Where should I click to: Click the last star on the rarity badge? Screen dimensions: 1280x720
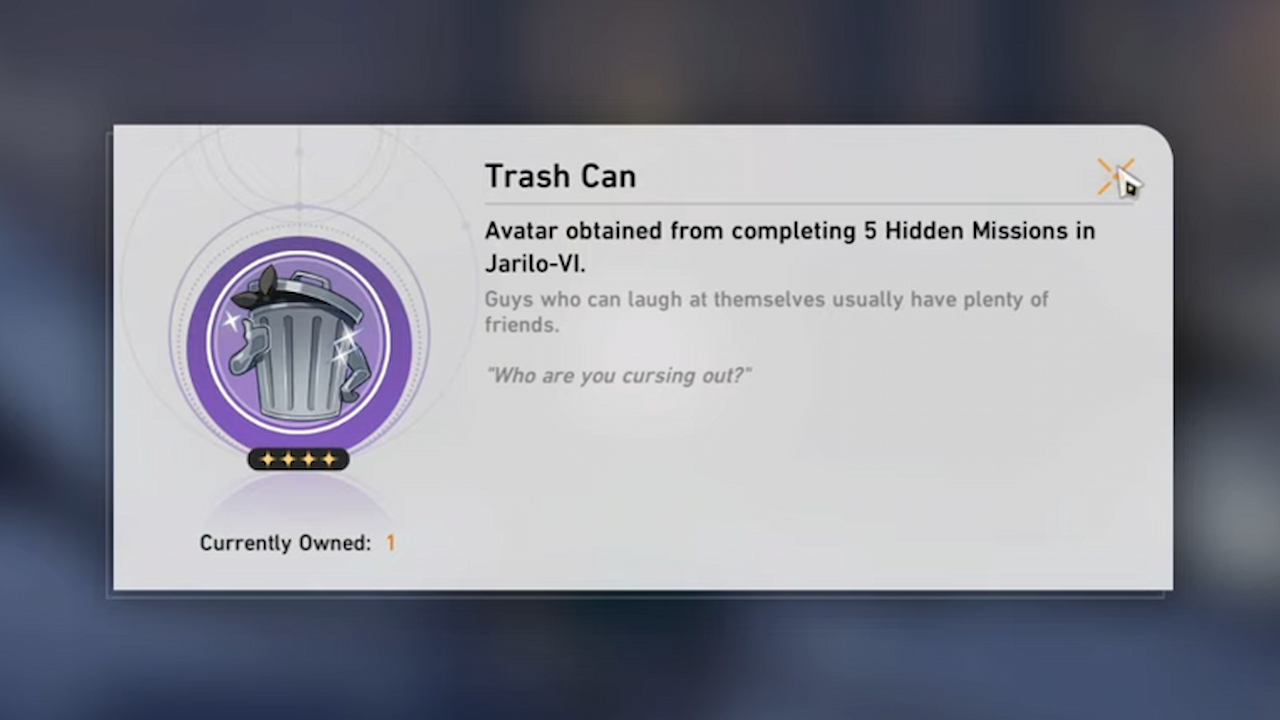330,459
